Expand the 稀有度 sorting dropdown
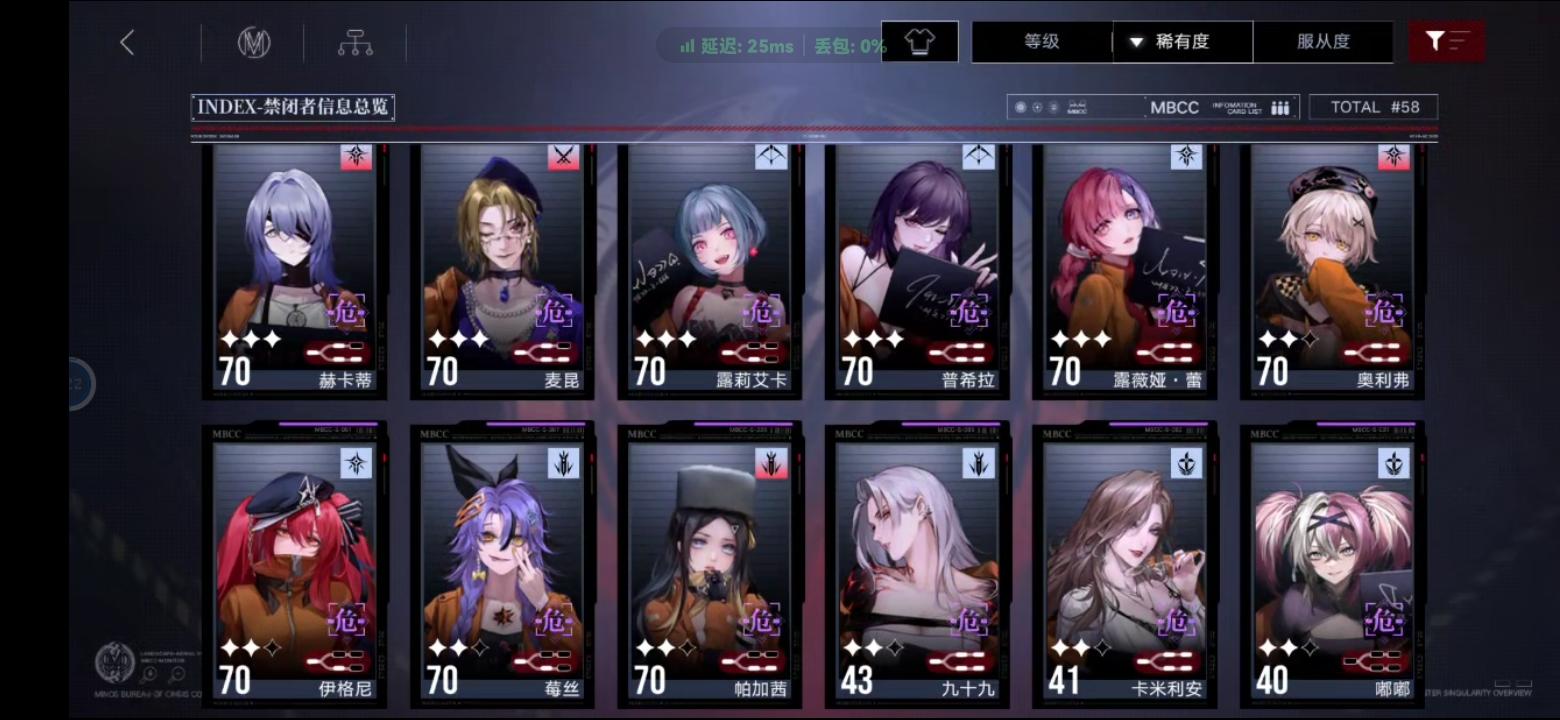 click(1182, 42)
